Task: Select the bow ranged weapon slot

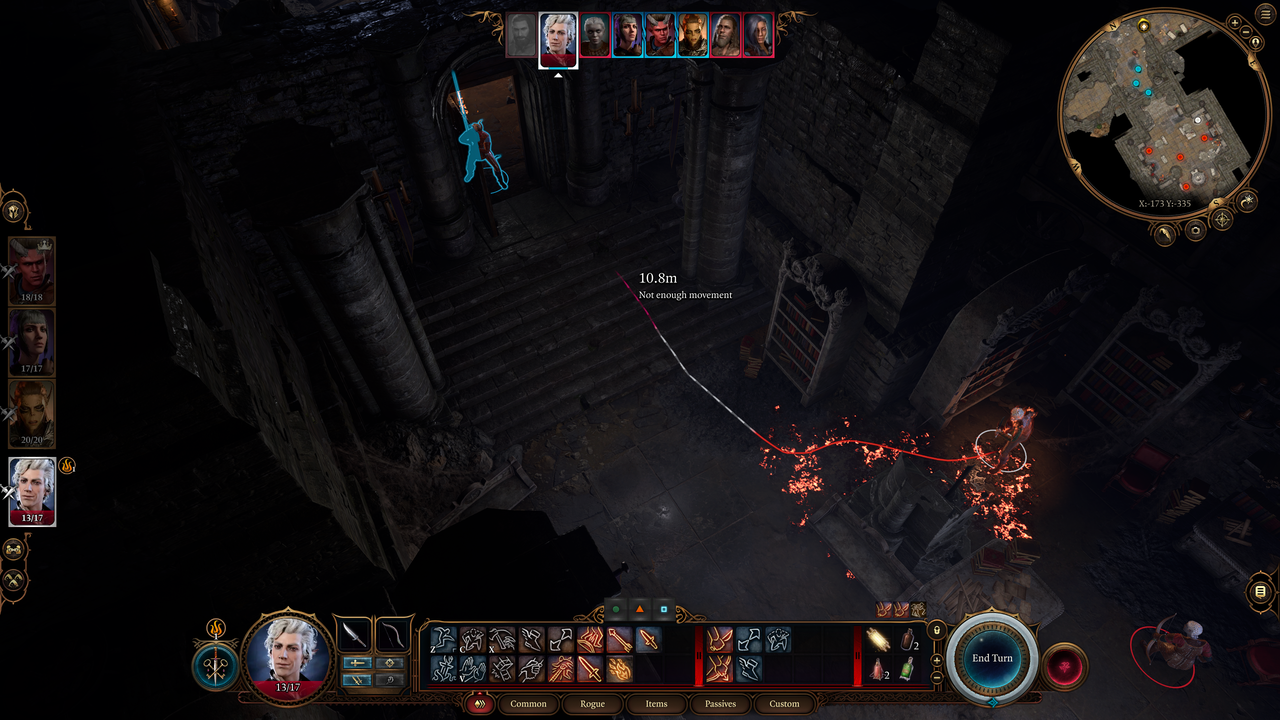Action: click(x=392, y=634)
